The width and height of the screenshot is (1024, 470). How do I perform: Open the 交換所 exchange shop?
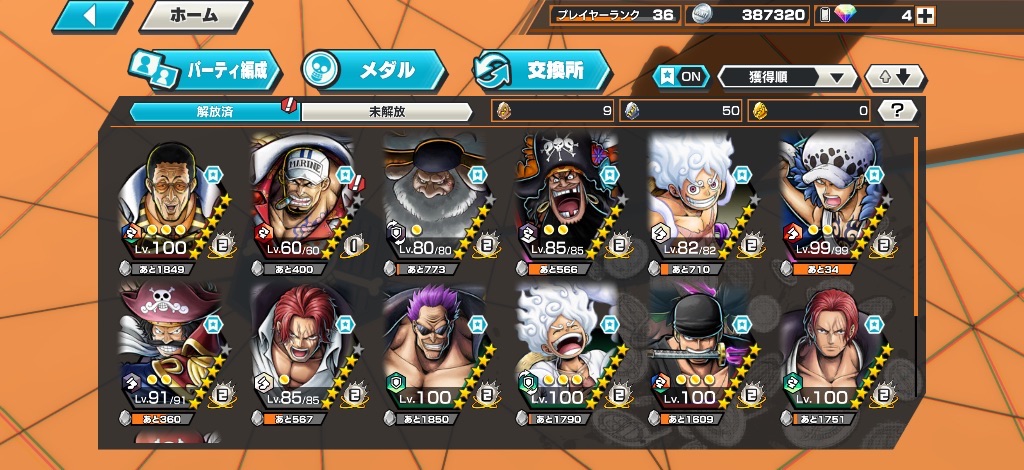point(543,71)
